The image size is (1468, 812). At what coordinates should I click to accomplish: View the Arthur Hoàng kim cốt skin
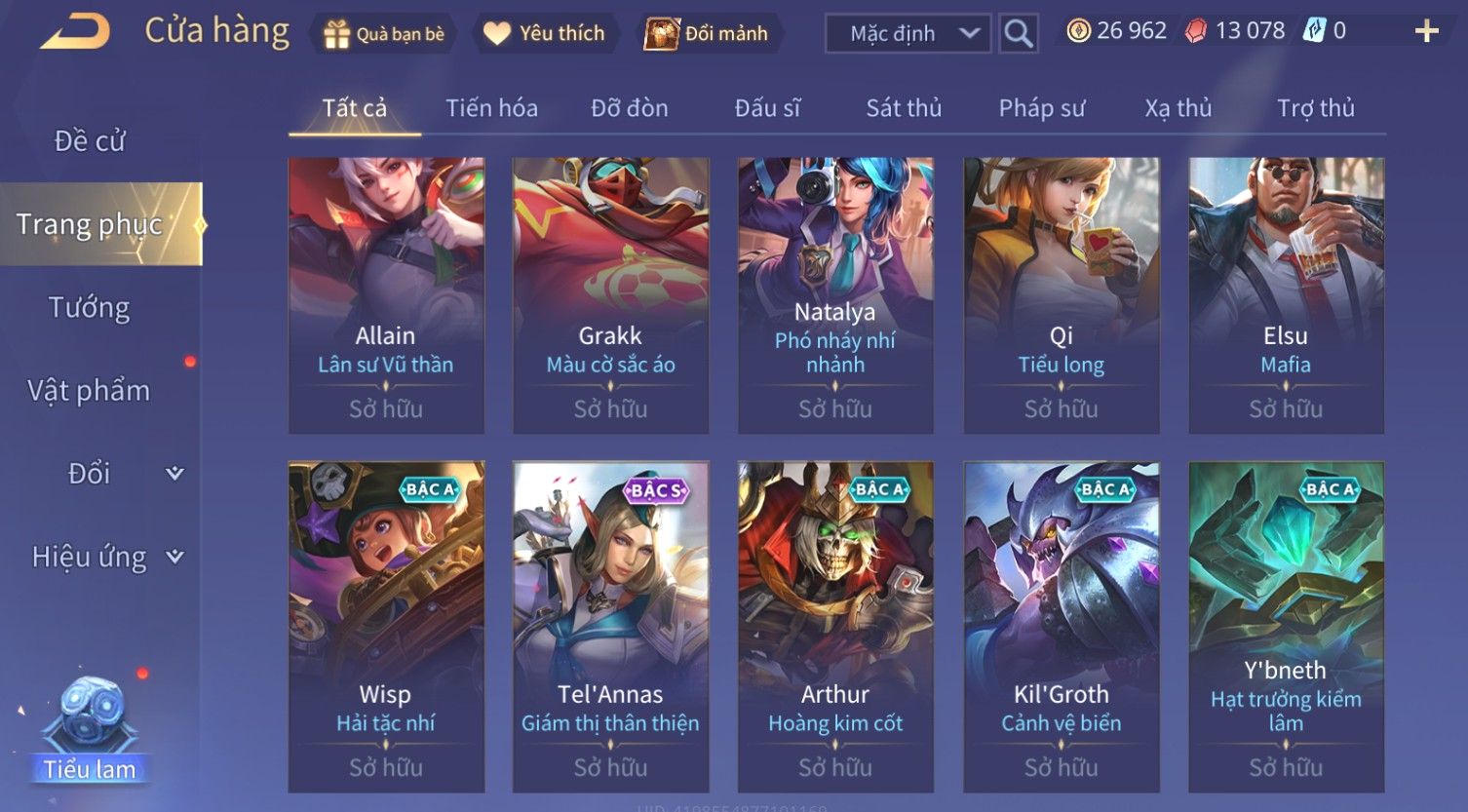click(x=835, y=626)
